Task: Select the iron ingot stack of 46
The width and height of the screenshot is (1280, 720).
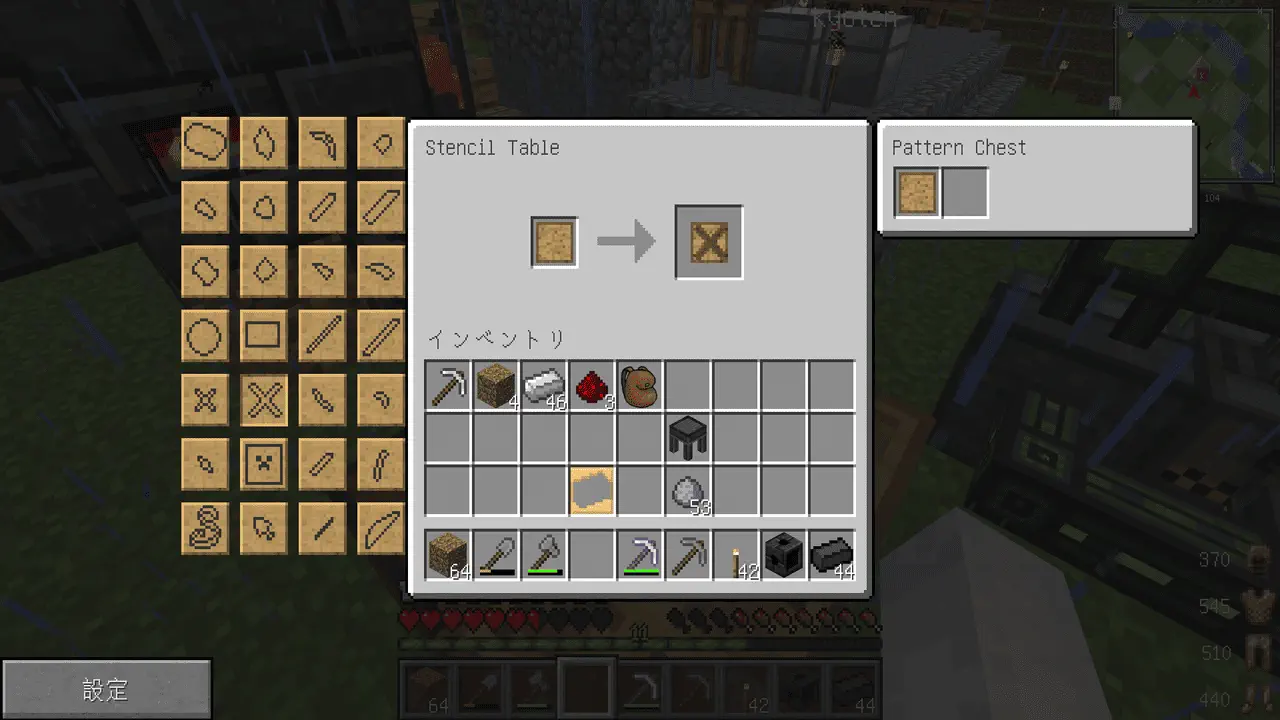Action: pyautogui.click(x=544, y=386)
